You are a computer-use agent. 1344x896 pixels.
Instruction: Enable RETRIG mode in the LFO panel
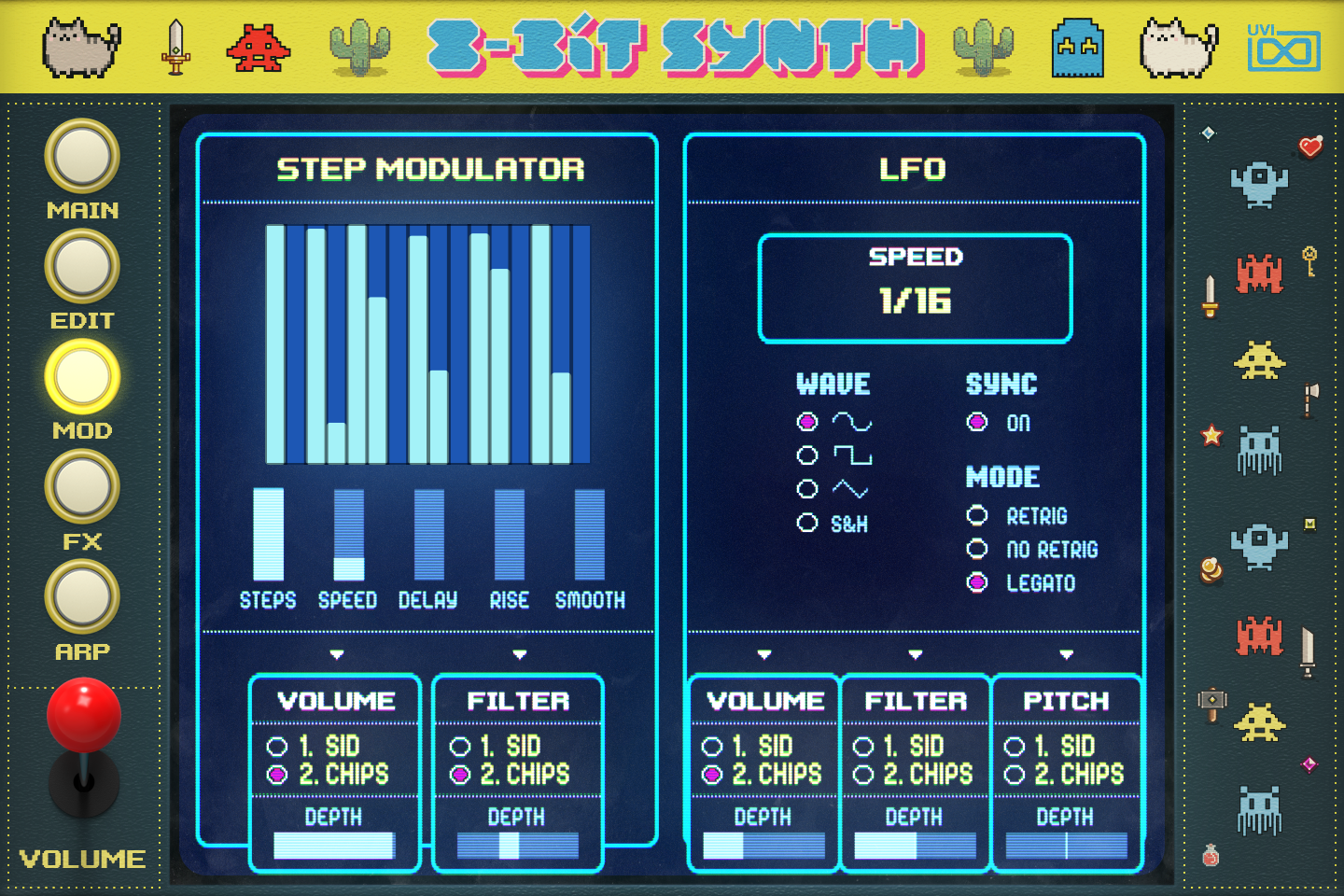pyautogui.click(x=977, y=516)
